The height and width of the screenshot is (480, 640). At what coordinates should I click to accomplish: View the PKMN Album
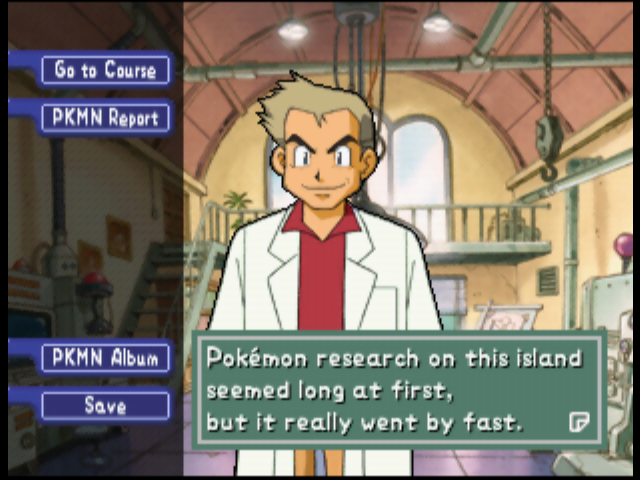coord(105,358)
